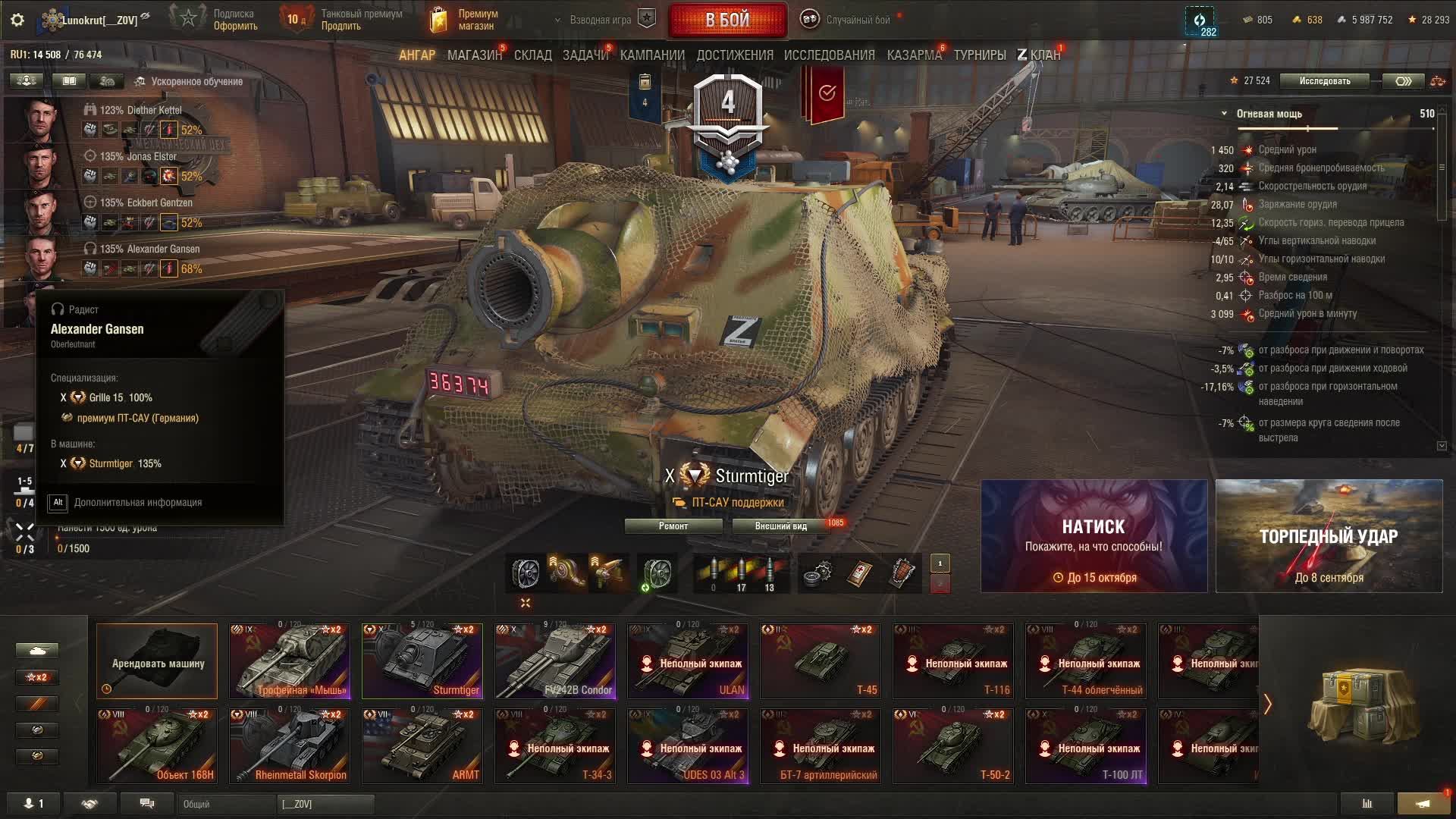The width and height of the screenshot is (1456, 819).
Task: Click the Исследовать research button
Action: pyautogui.click(x=1324, y=81)
